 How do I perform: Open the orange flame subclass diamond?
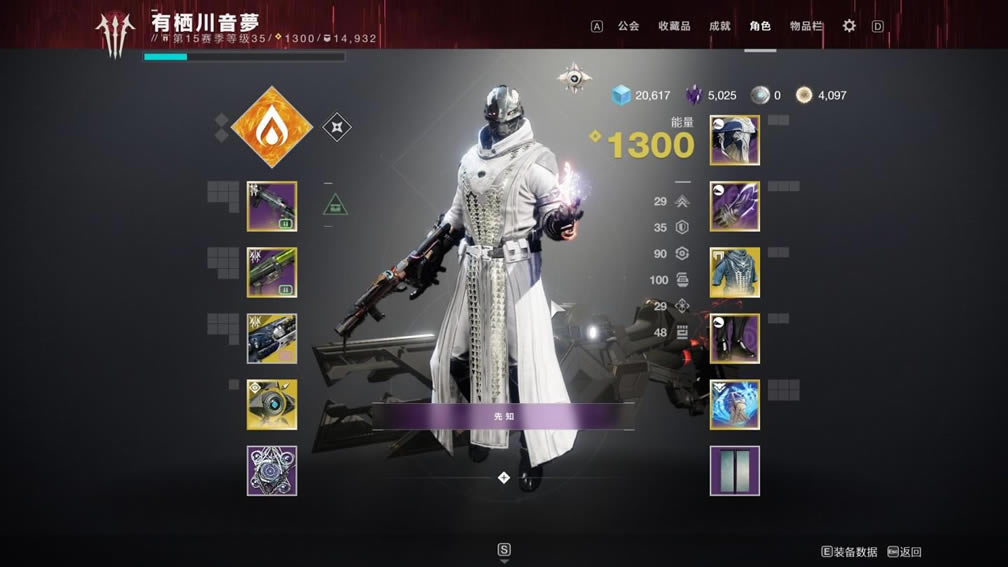[272, 127]
